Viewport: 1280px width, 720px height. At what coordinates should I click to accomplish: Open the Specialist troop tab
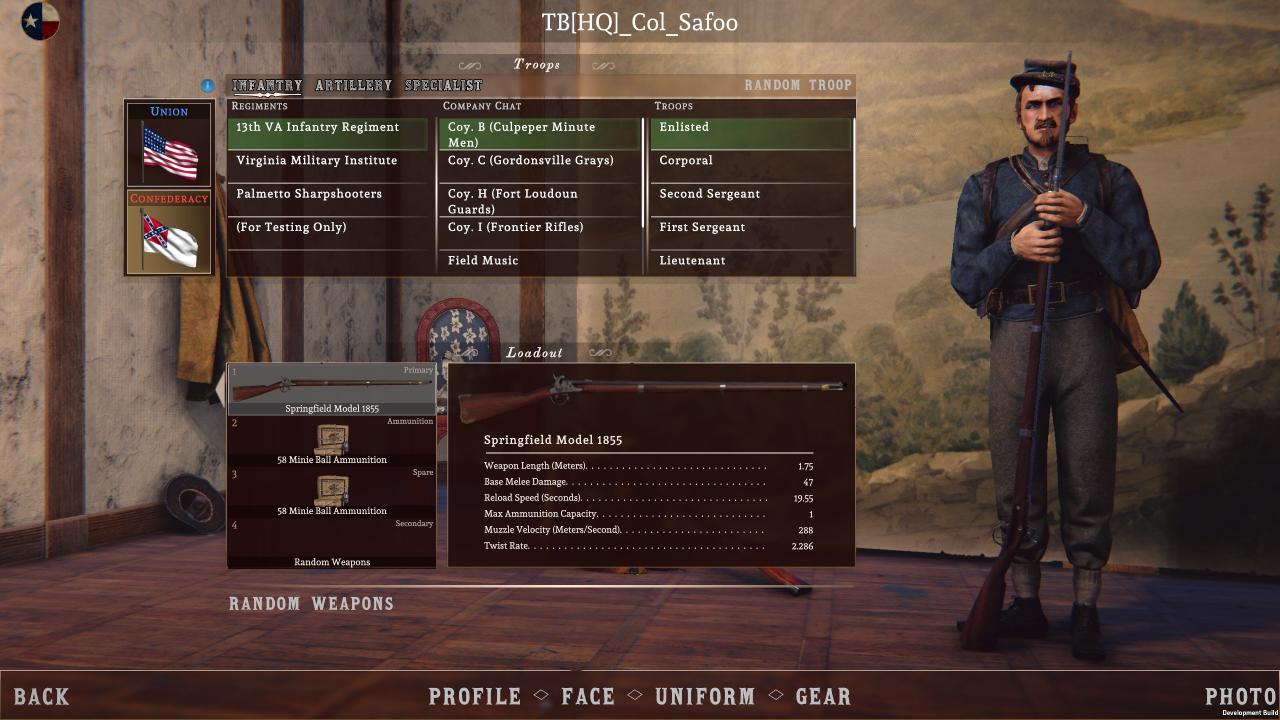pyautogui.click(x=443, y=86)
